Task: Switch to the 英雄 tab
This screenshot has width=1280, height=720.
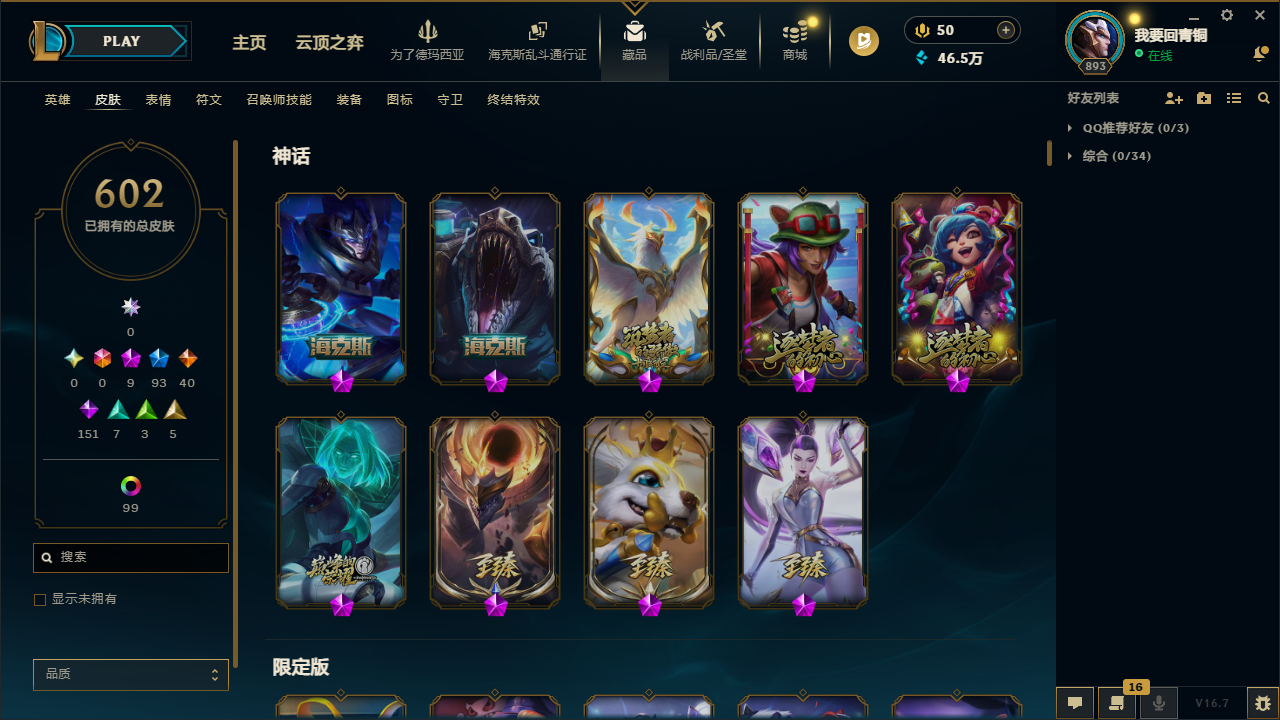Action: pos(57,99)
